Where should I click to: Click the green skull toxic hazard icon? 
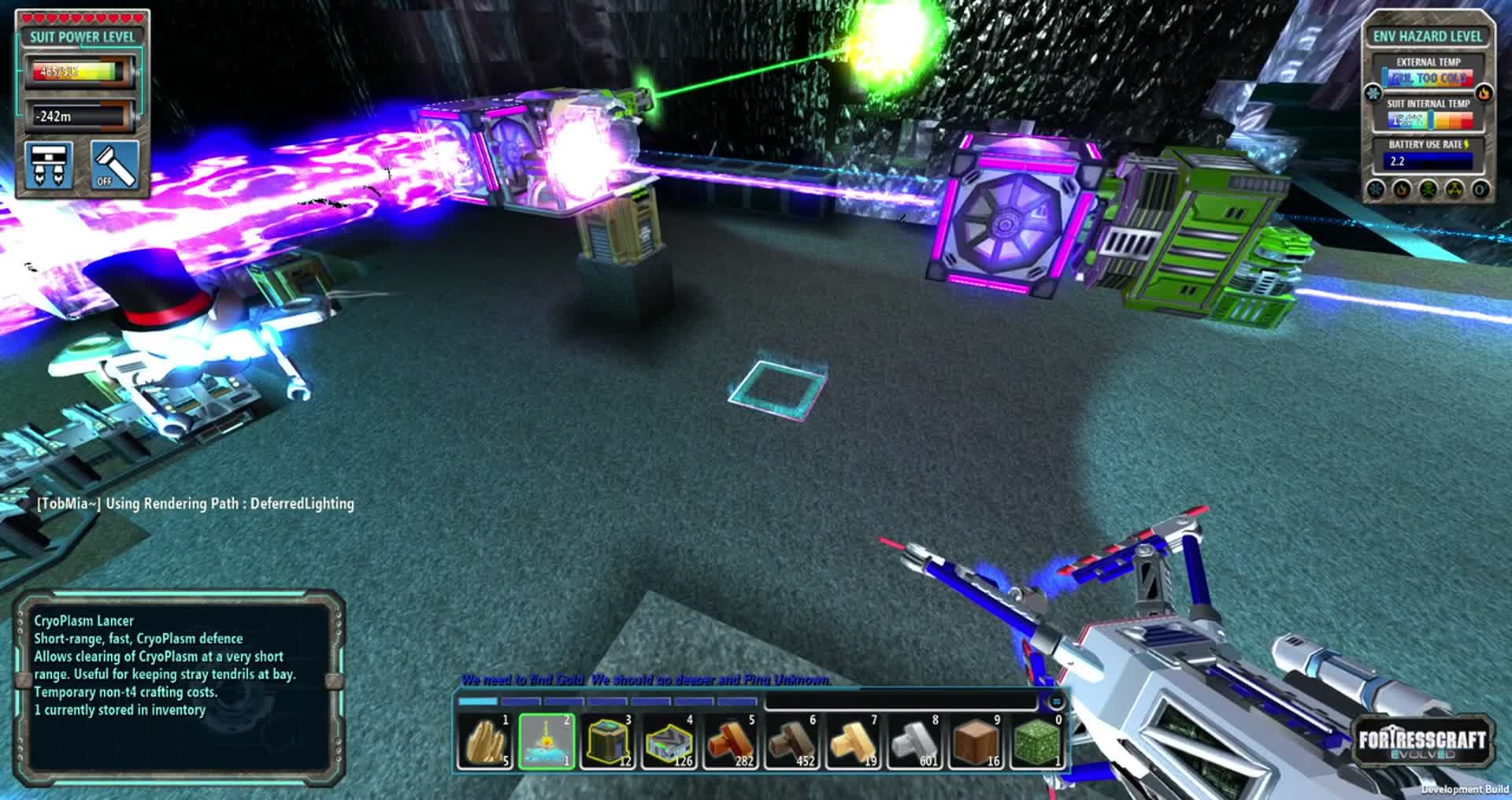click(x=1428, y=190)
